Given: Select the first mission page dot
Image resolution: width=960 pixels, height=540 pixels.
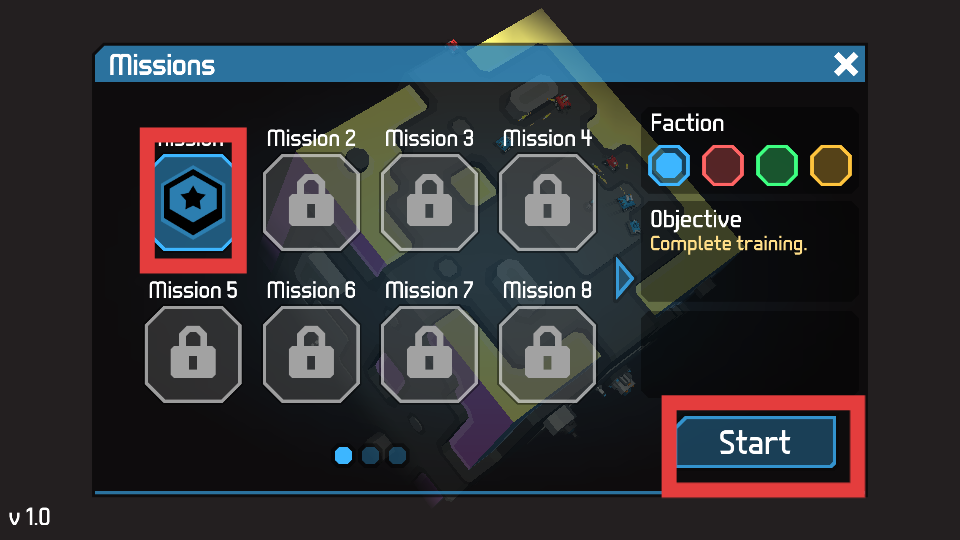Looking at the screenshot, I should click(x=343, y=456).
